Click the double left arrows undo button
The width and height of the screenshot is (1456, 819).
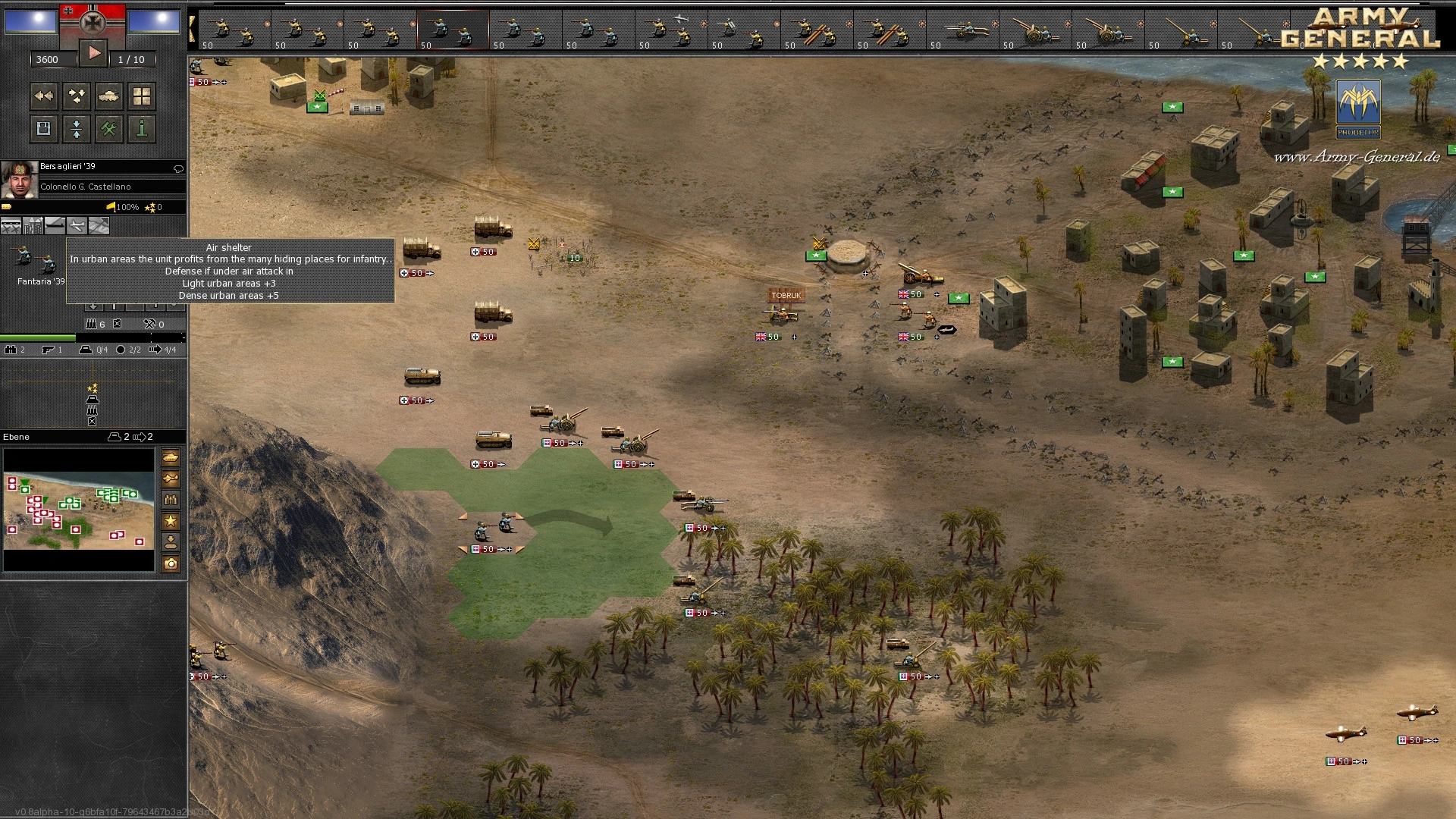[44, 96]
